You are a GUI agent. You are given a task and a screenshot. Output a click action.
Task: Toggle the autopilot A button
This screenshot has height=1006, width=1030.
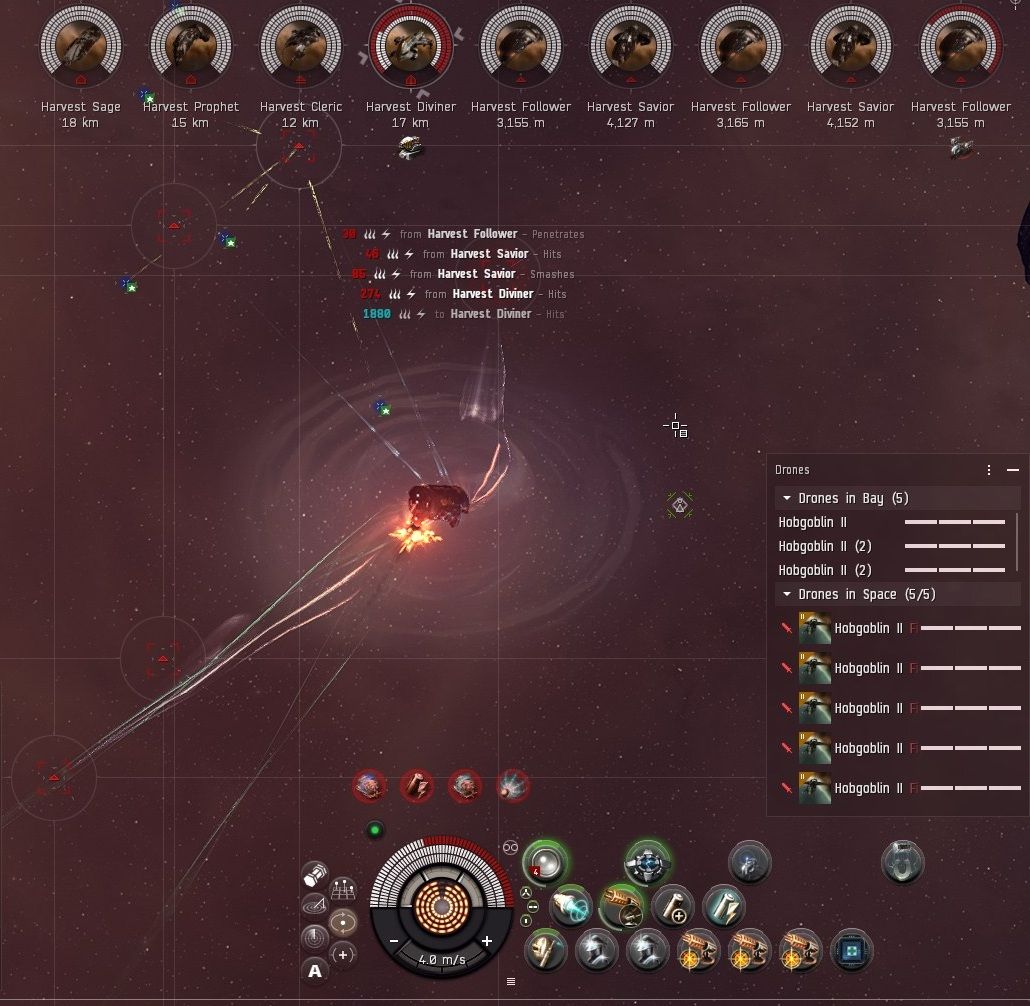click(x=315, y=970)
